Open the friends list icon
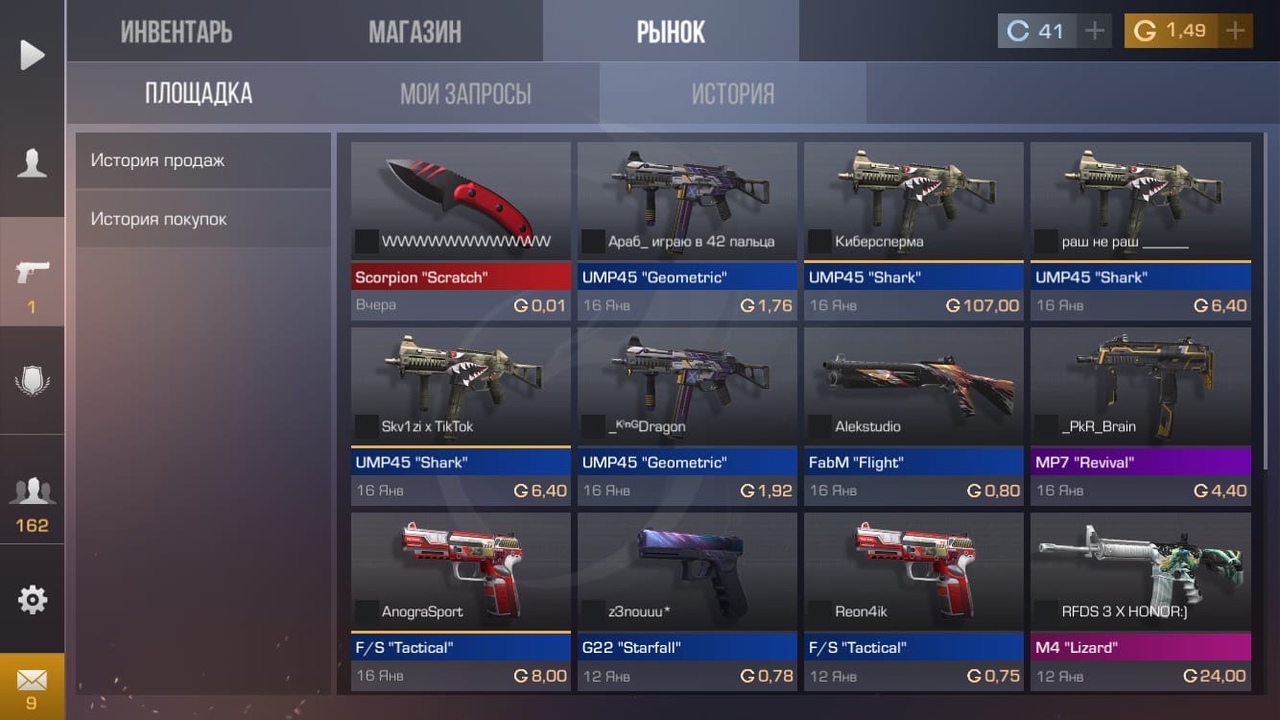 point(32,500)
